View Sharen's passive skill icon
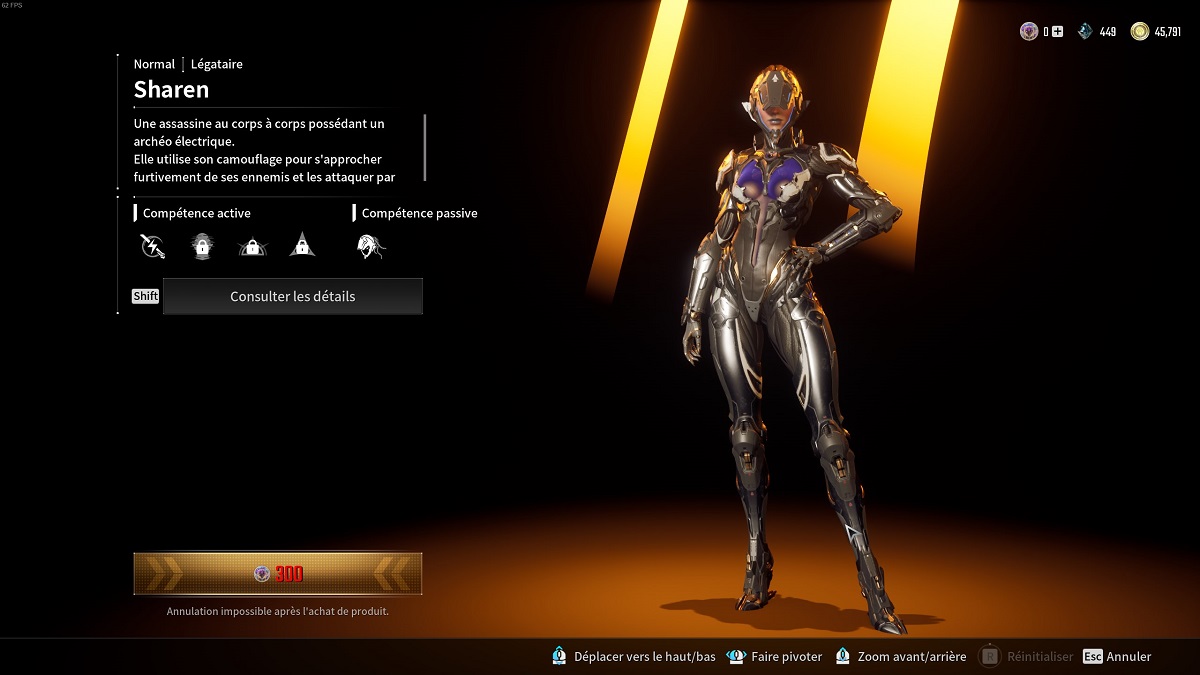This screenshot has height=675, width=1200. pyautogui.click(x=371, y=245)
